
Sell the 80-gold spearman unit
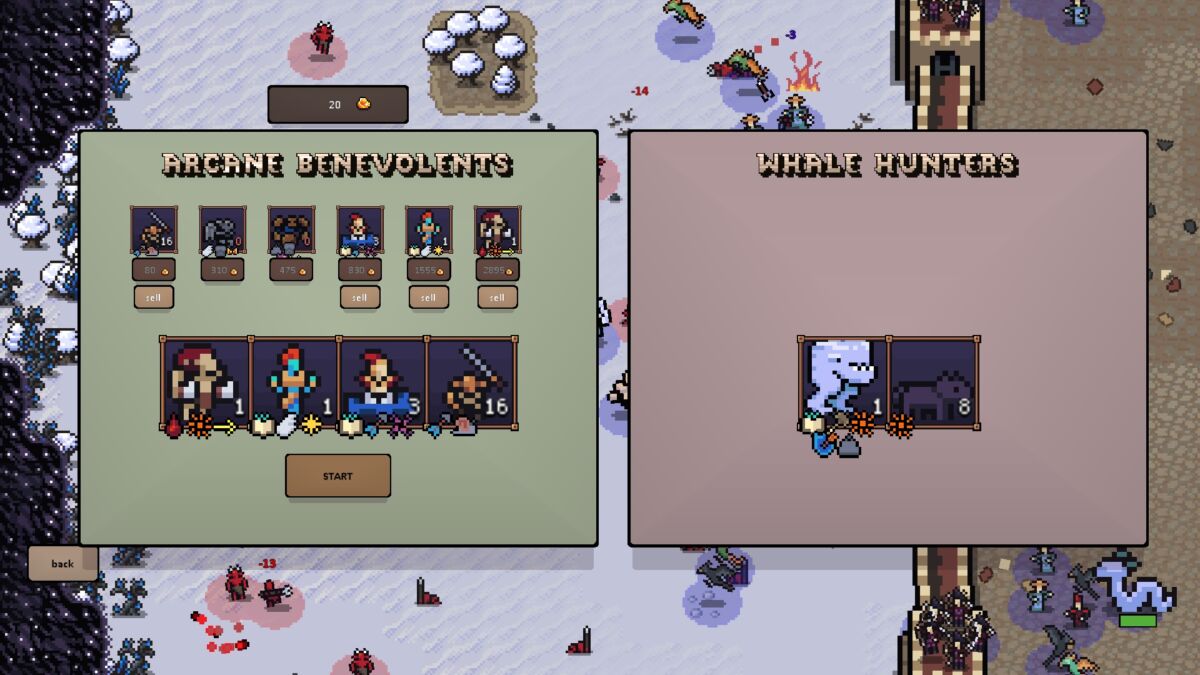[154, 297]
